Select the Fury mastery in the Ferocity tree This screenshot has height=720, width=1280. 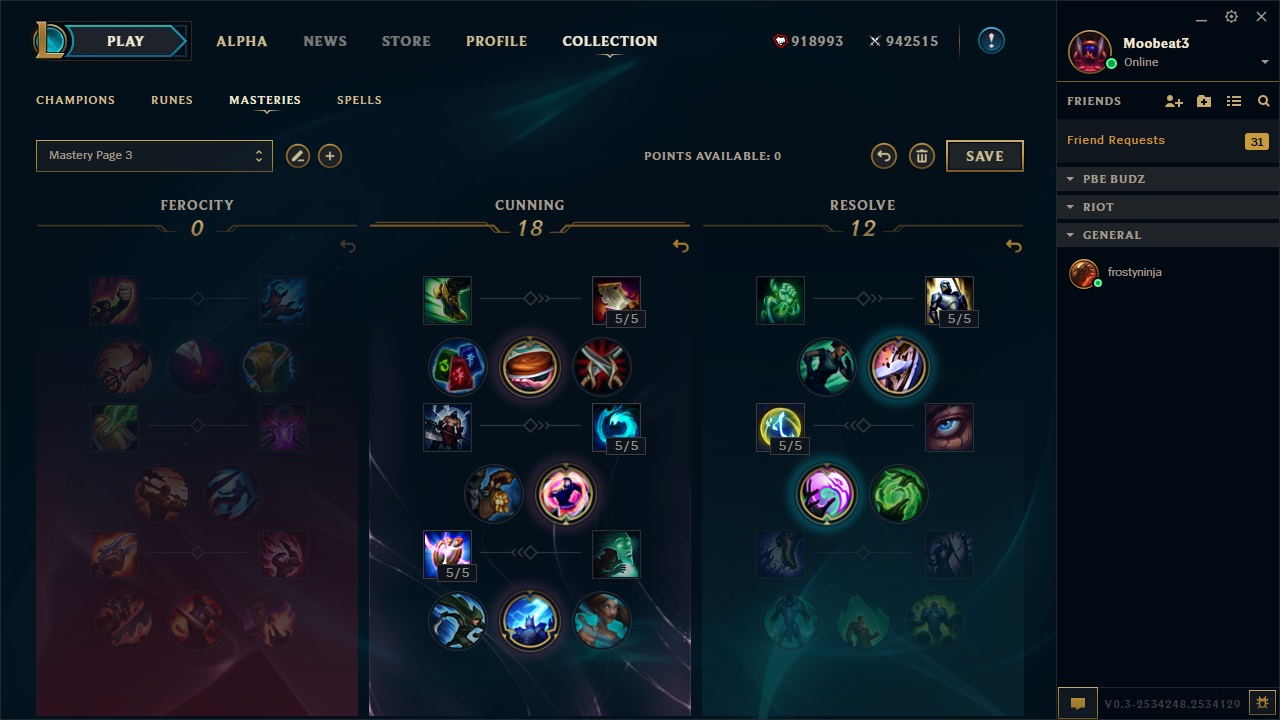[x=114, y=300]
